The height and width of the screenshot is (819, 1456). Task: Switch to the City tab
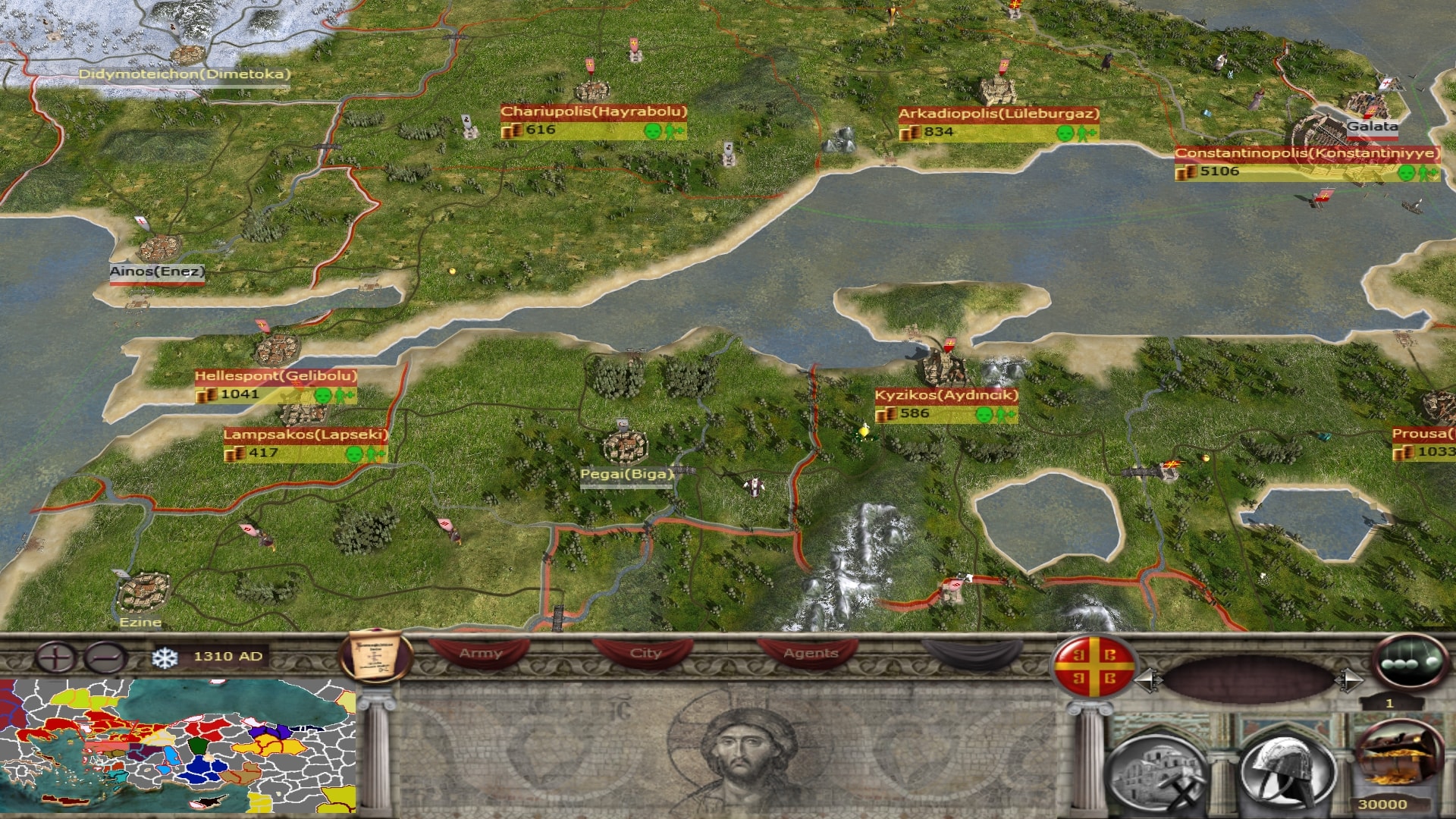point(645,654)
